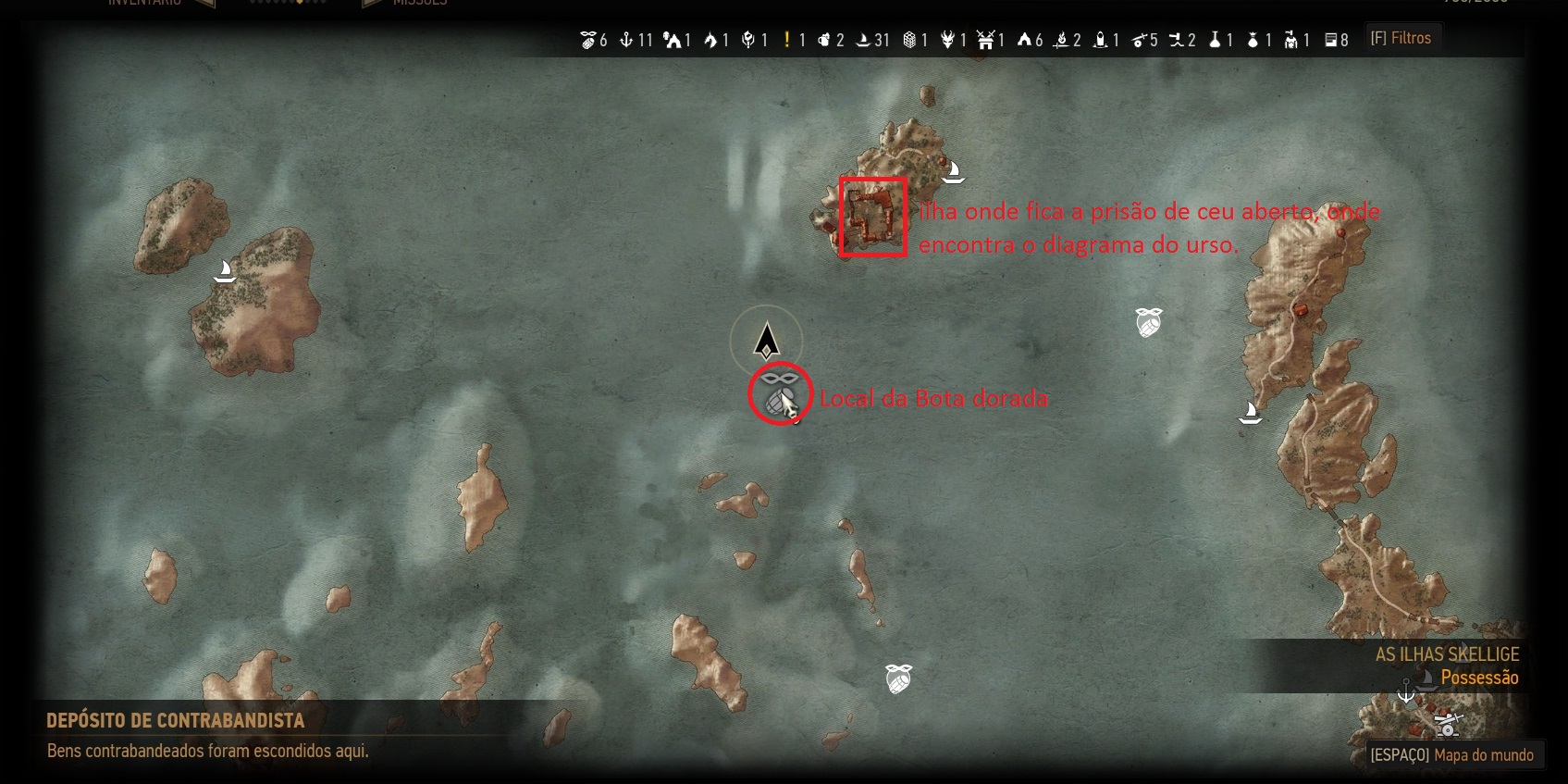Select the boat marker off the eastern island coast
The height and width of the screenshot is (784, 1568).
1250,412
